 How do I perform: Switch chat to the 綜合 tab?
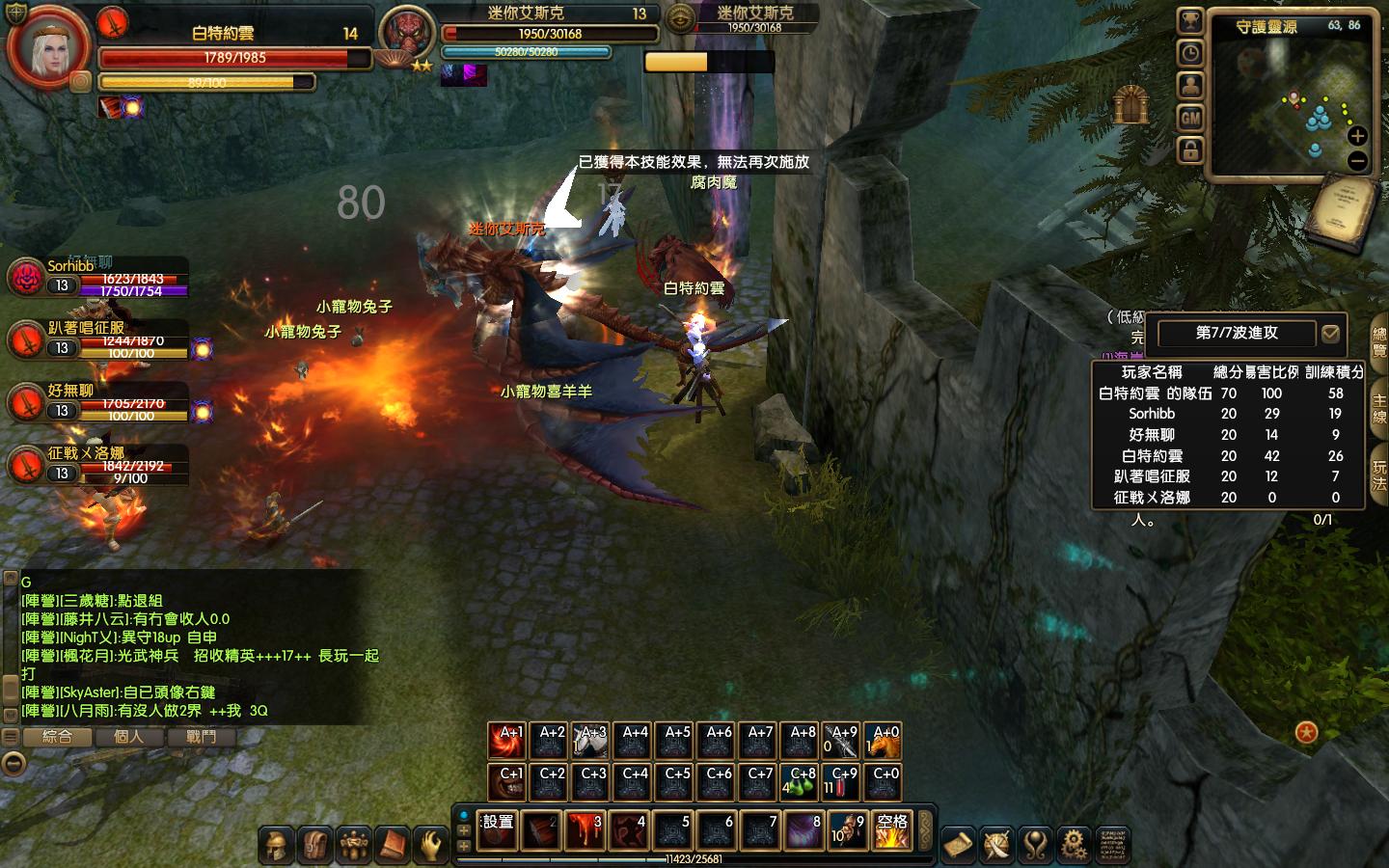57,737
